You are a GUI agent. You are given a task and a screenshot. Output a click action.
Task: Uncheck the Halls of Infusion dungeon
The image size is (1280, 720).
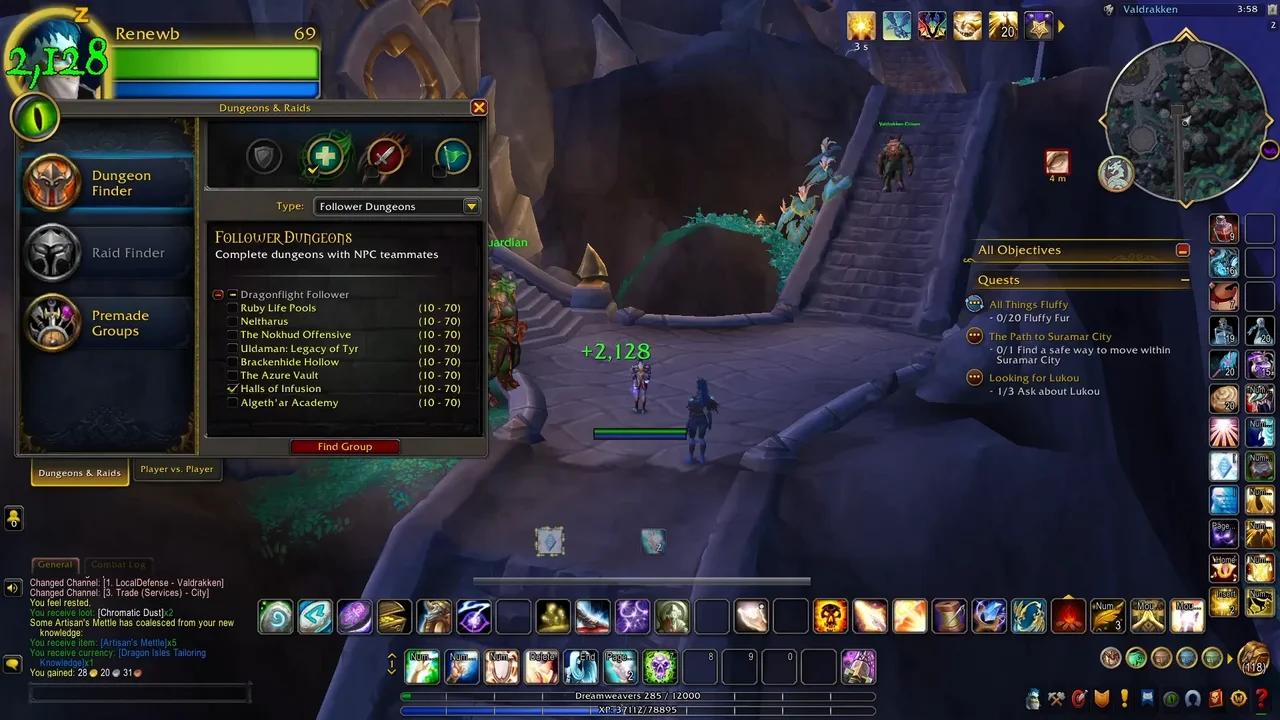(231, 388)
